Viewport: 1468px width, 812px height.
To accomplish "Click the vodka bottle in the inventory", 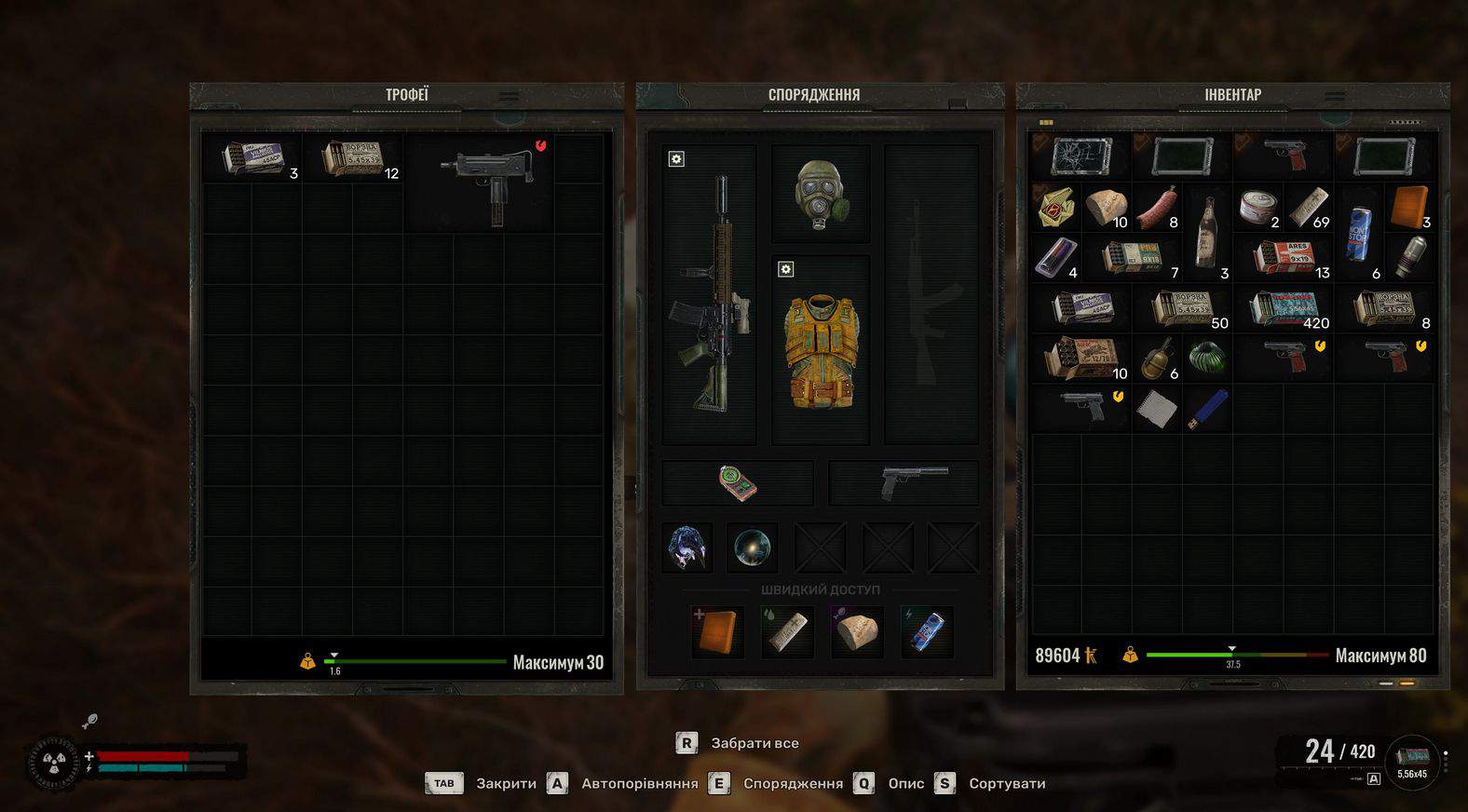I will click(1207, 231).
